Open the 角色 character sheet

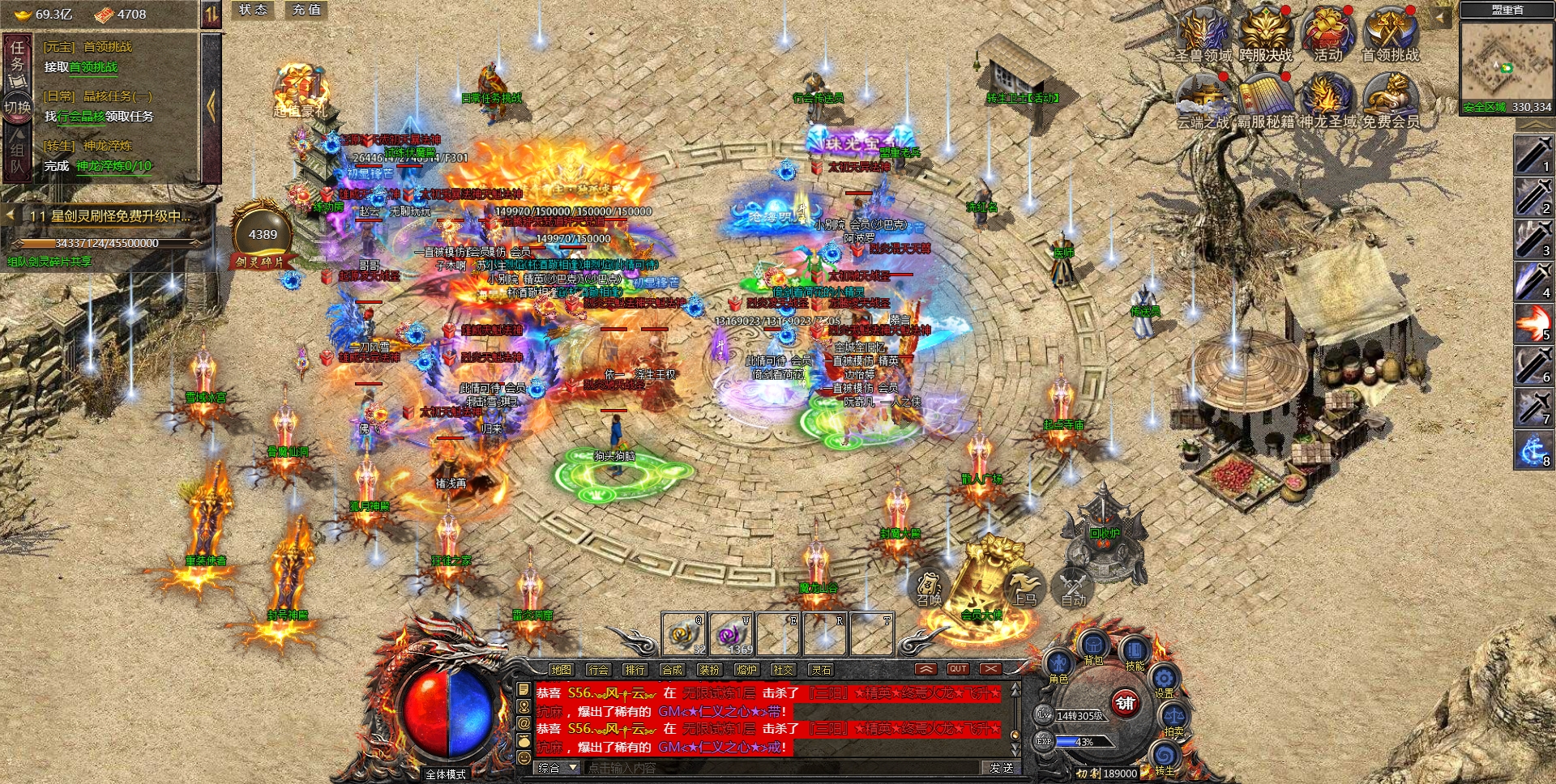click(x=1058, y=666)
